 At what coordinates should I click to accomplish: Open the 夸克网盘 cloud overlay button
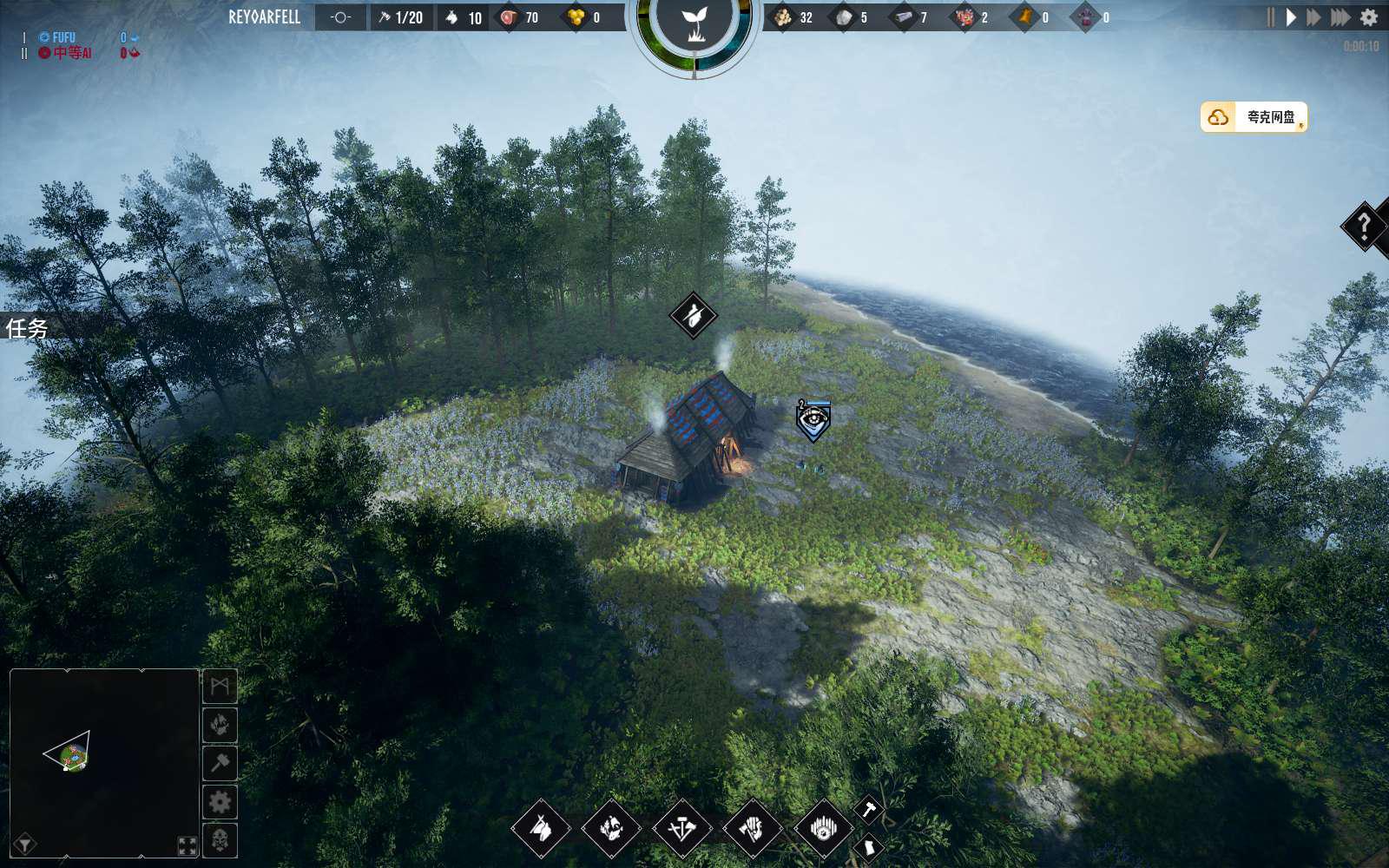point(1254,117)
